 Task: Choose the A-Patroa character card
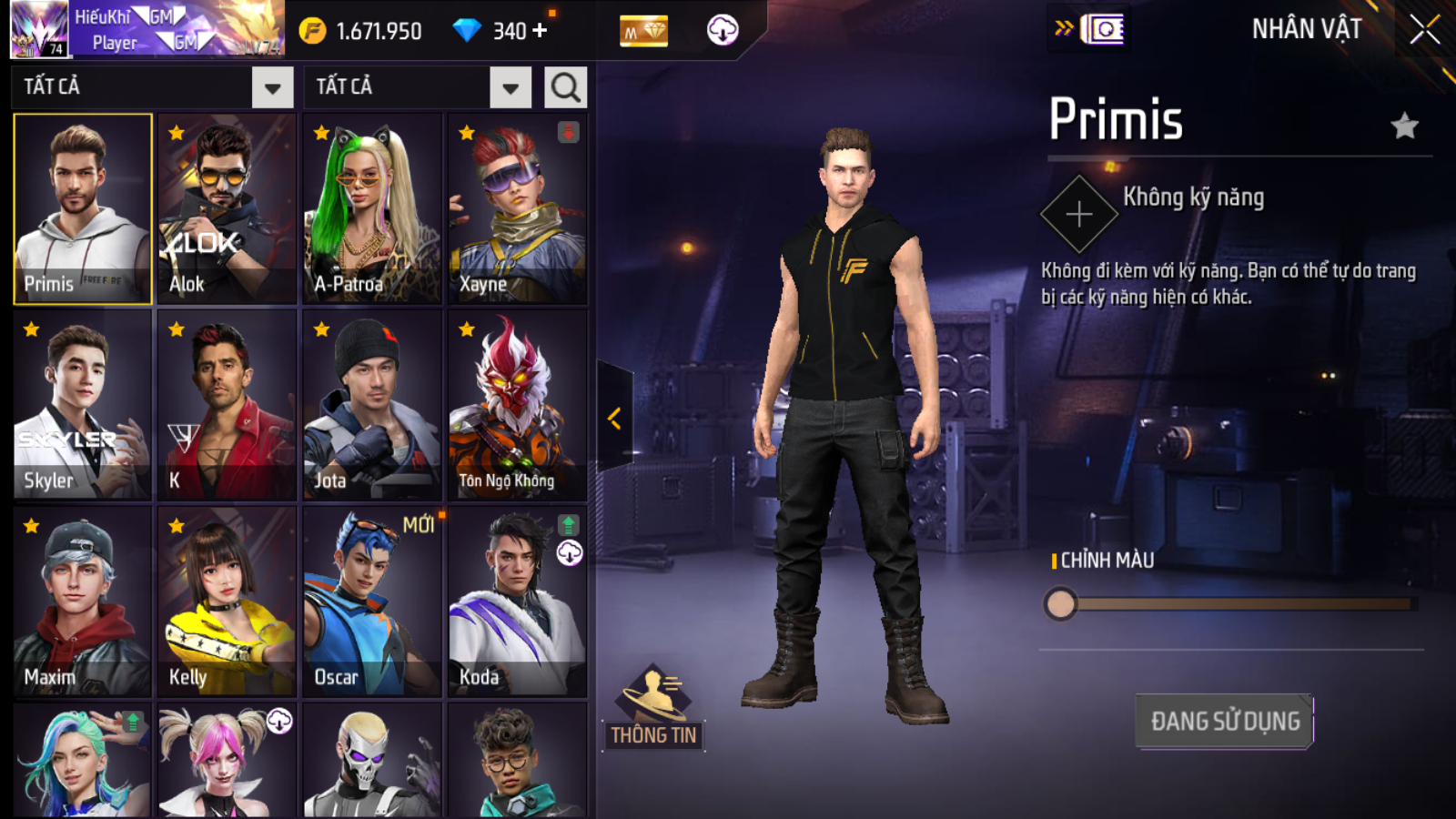pyautogui.click(x=372, y=208)
